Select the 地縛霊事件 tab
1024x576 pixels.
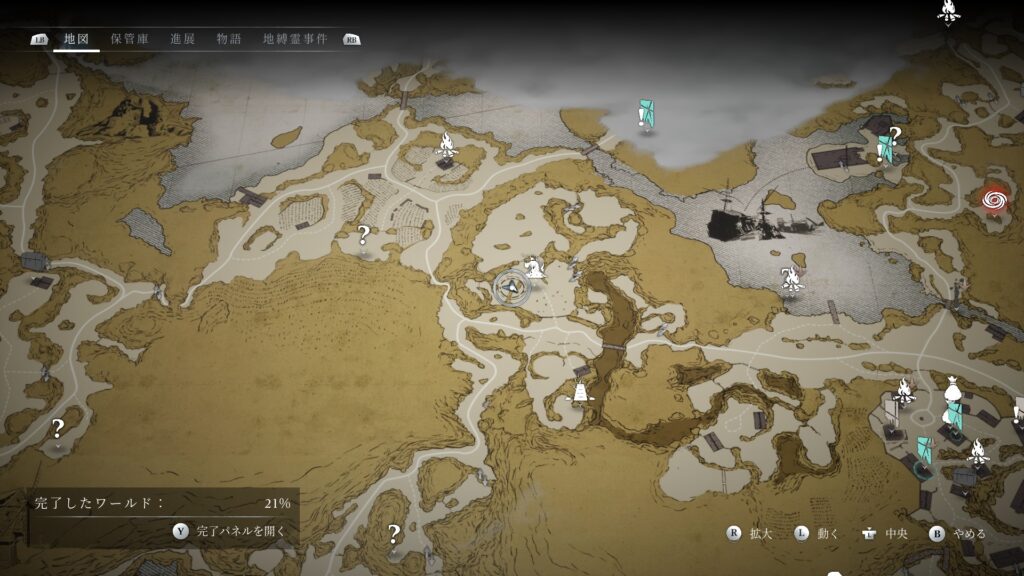[x=295, y=39]
